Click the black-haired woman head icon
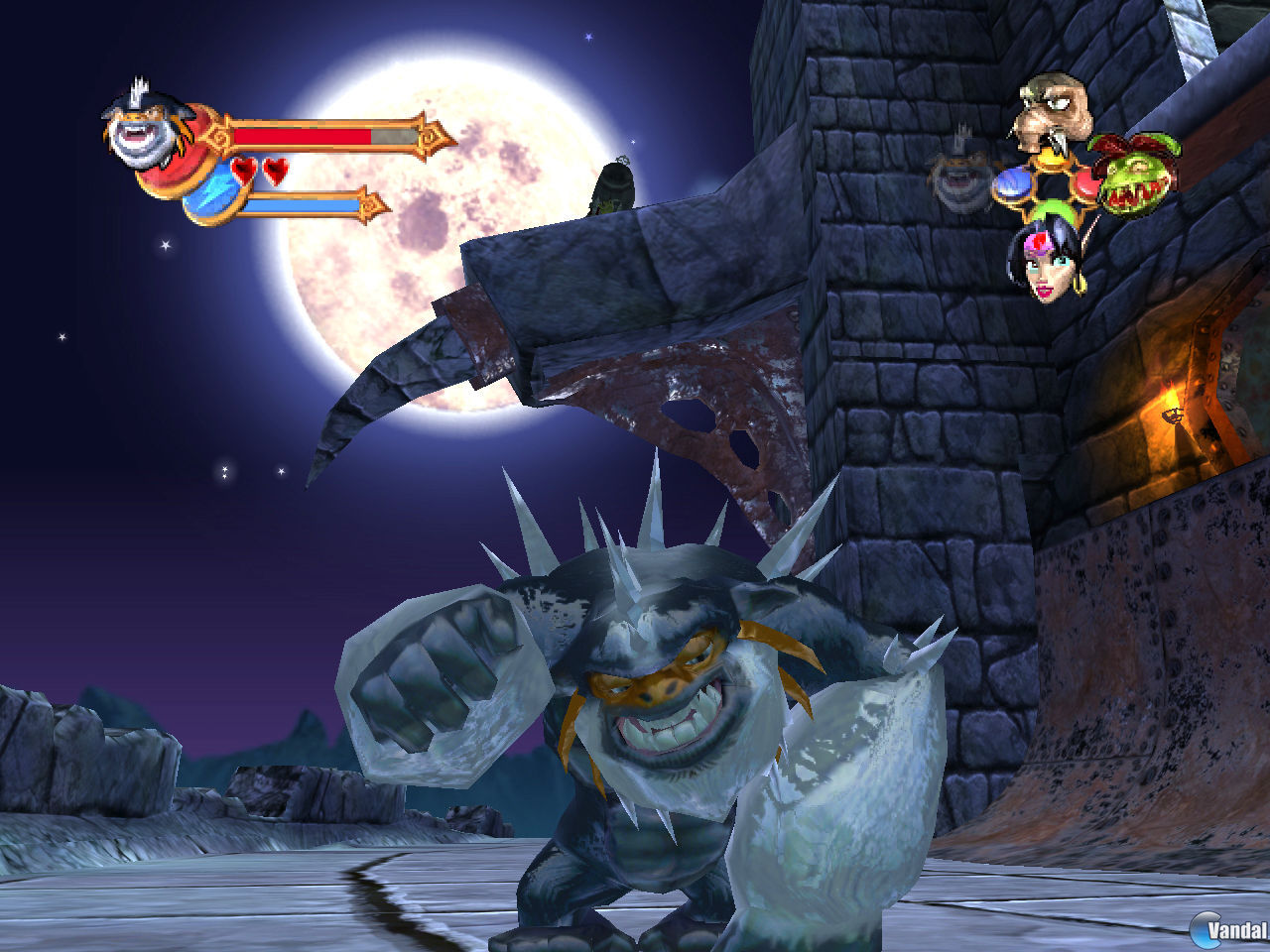1270x952 pixels. pyautogui.click(x=1046, y=266)
